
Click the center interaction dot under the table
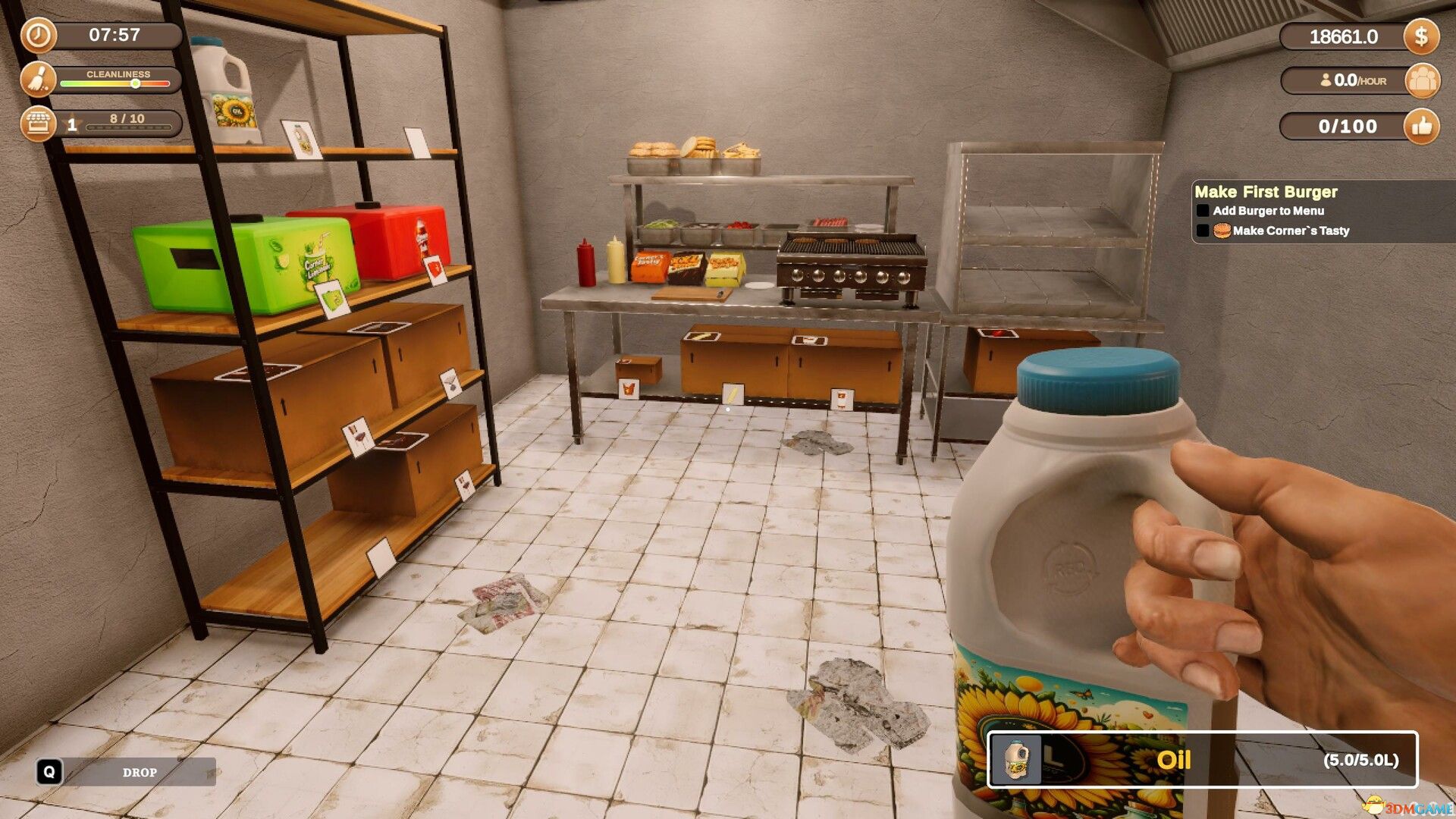[x=728, y=407]
